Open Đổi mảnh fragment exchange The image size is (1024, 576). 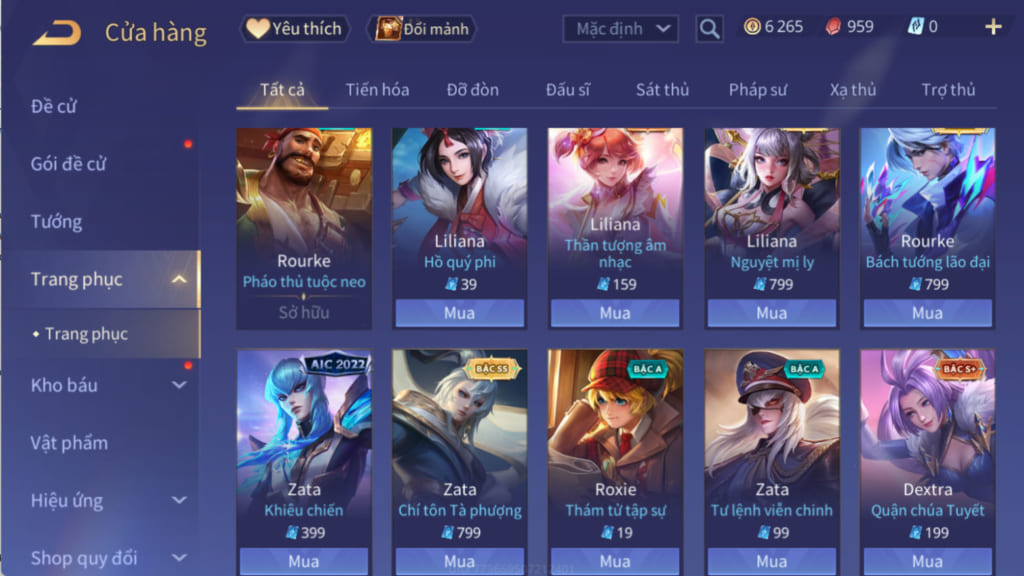(422, 29)
